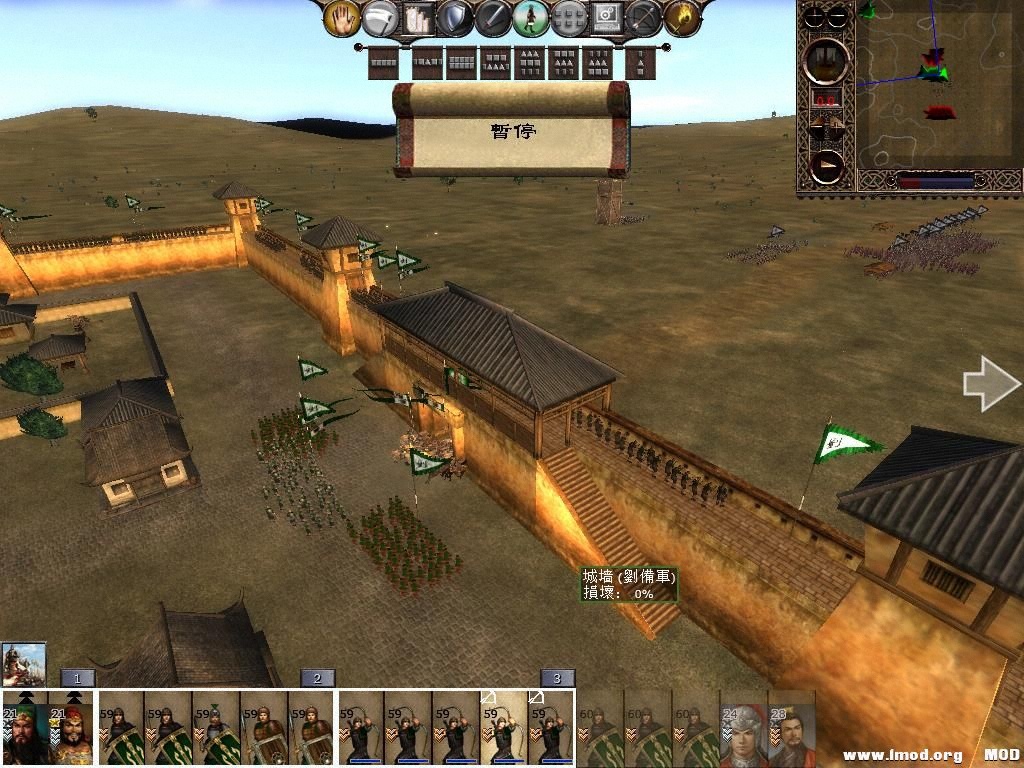
Task: Click the play arrow speed button
Action: click(x=827, y=166)
